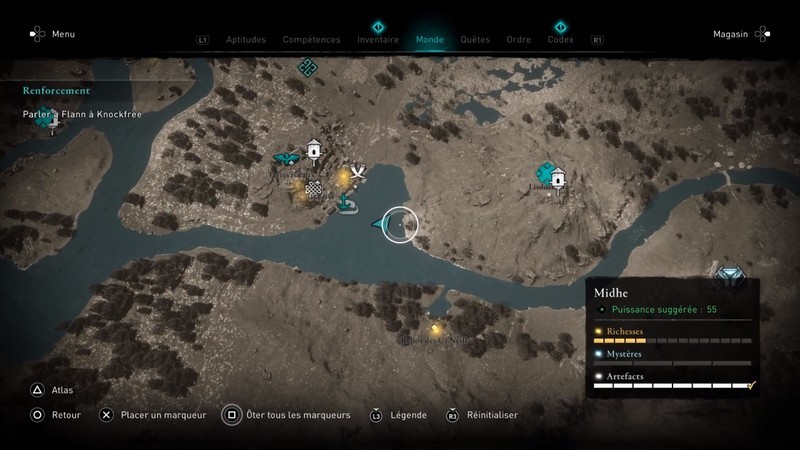Click the golden wealth dot near Uí Néill
This screenshot has height=450, width=800.
coord(436,328)
